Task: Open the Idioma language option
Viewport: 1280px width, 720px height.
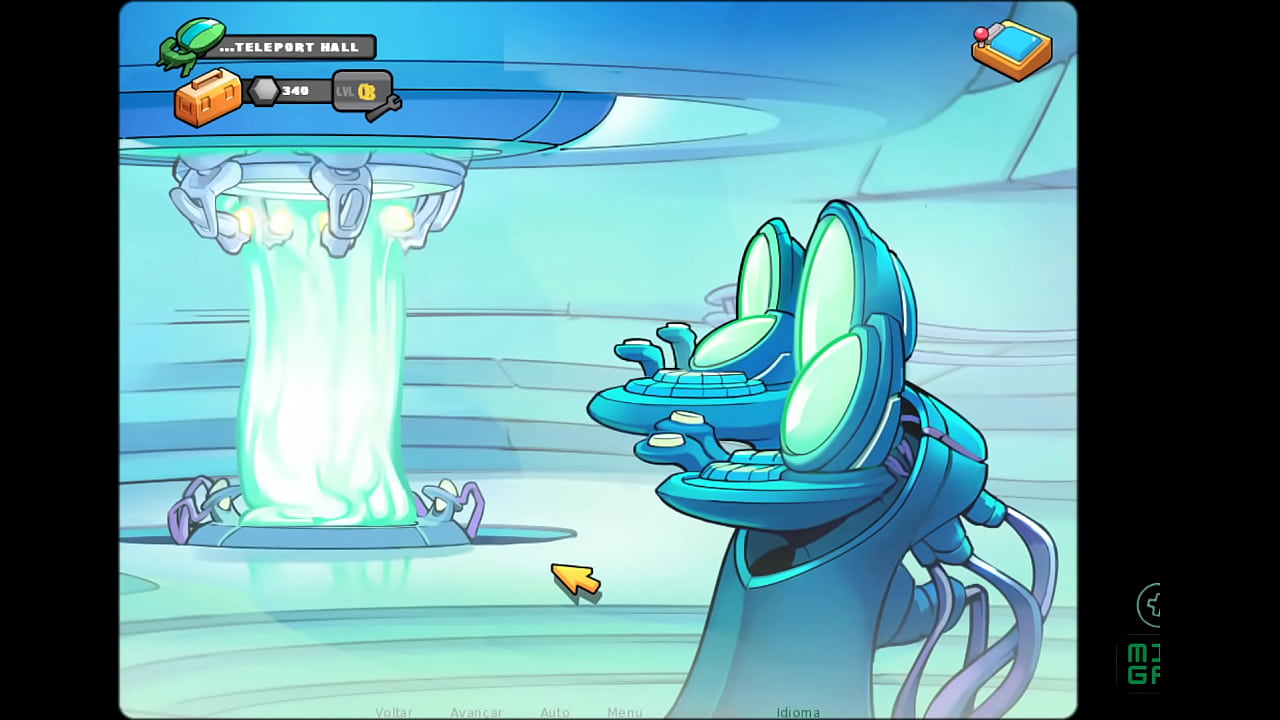Action: point(798,712)
